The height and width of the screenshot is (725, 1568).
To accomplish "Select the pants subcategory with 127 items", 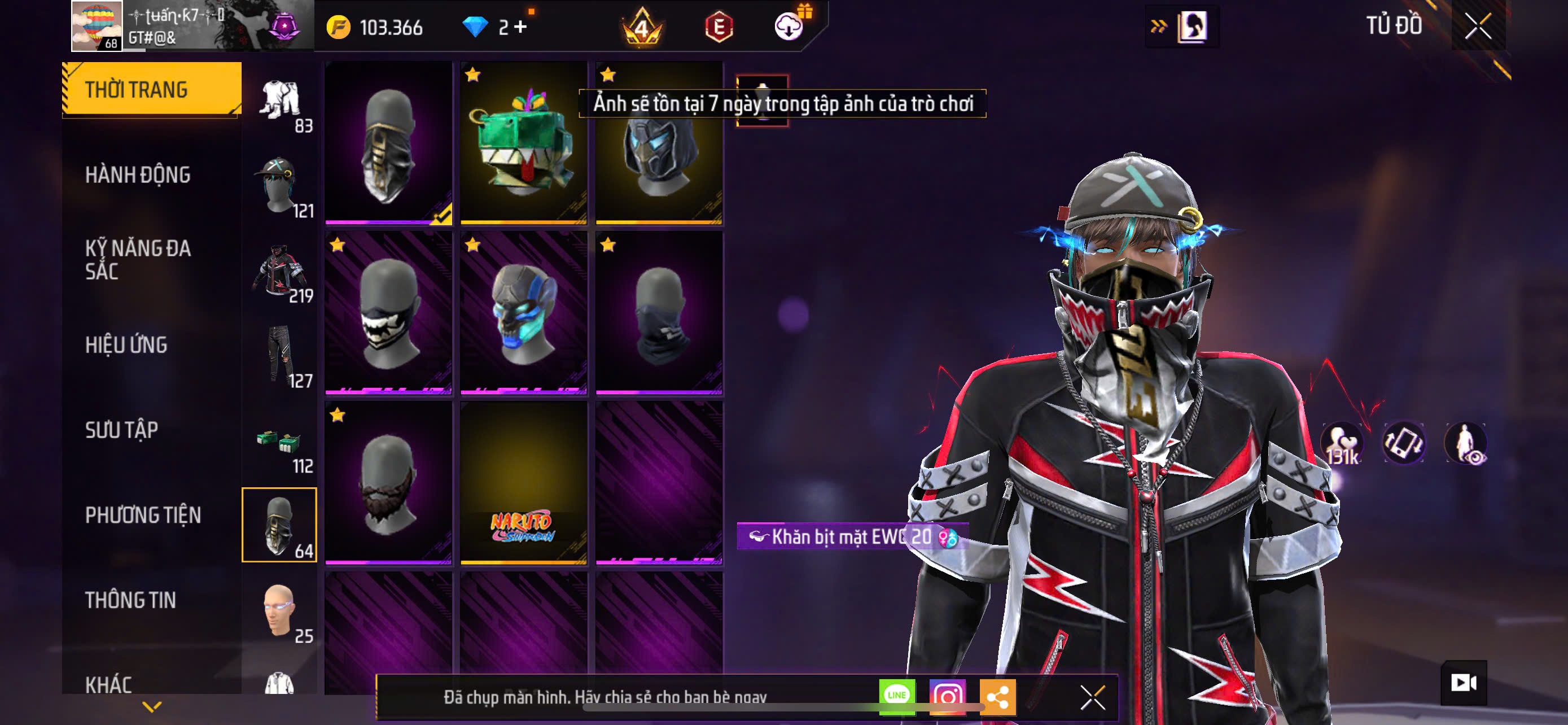I will click(280, 357).
